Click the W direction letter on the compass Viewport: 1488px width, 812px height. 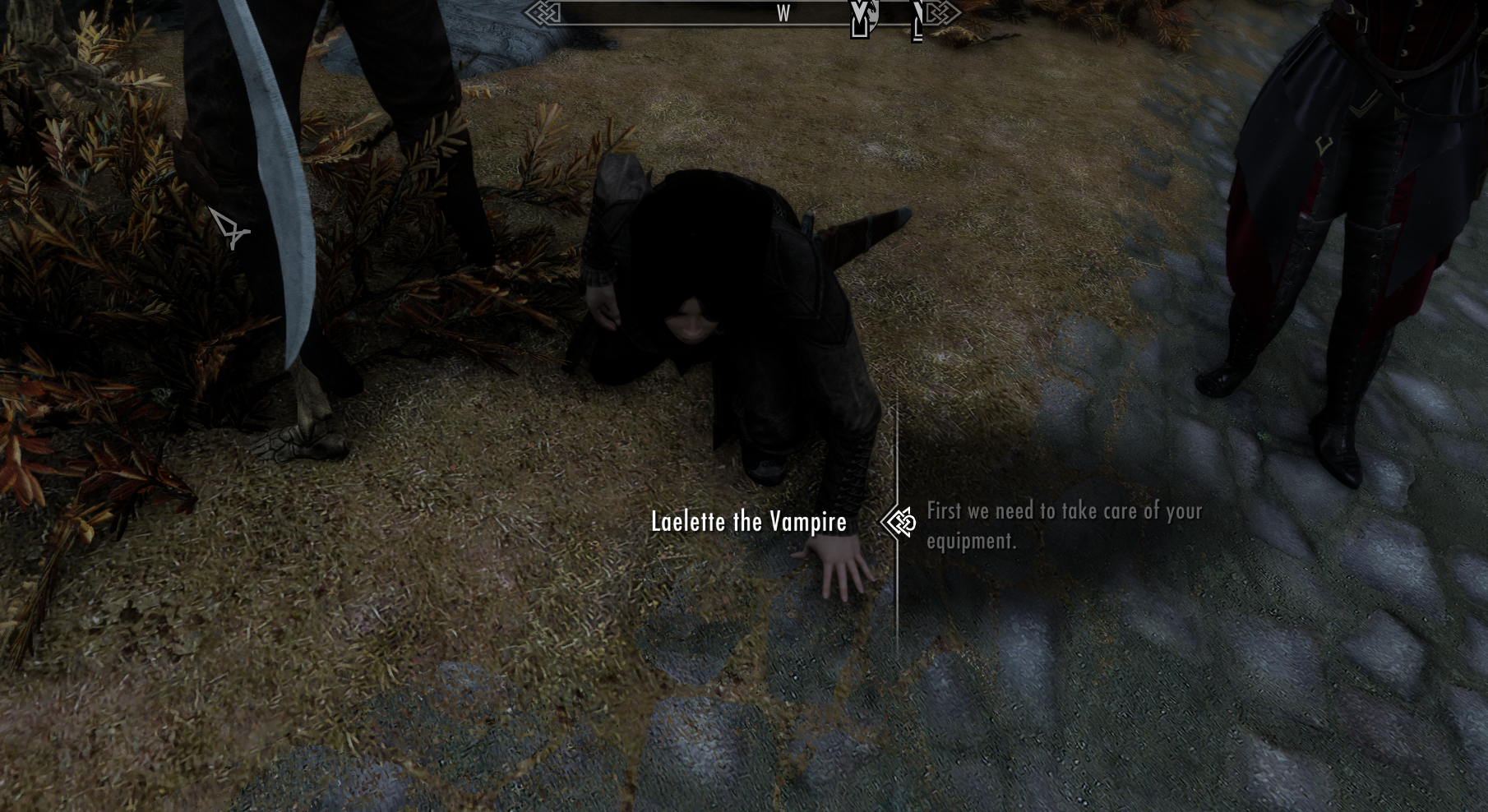783,14
